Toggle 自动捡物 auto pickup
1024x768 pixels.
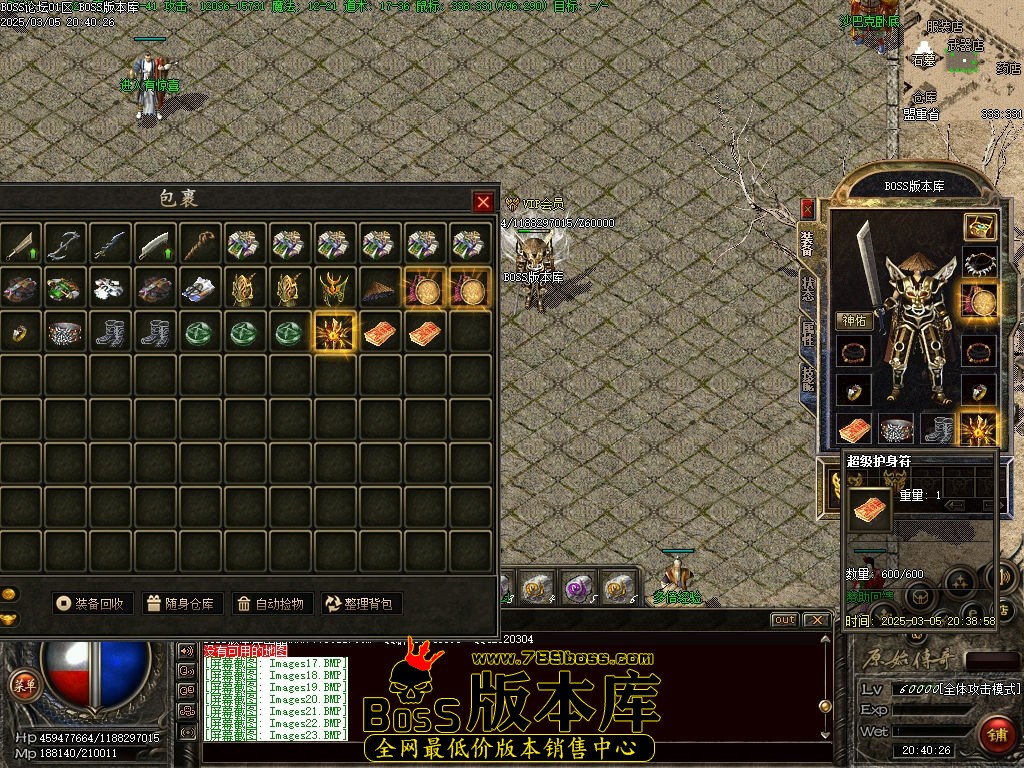click(270, 603)
